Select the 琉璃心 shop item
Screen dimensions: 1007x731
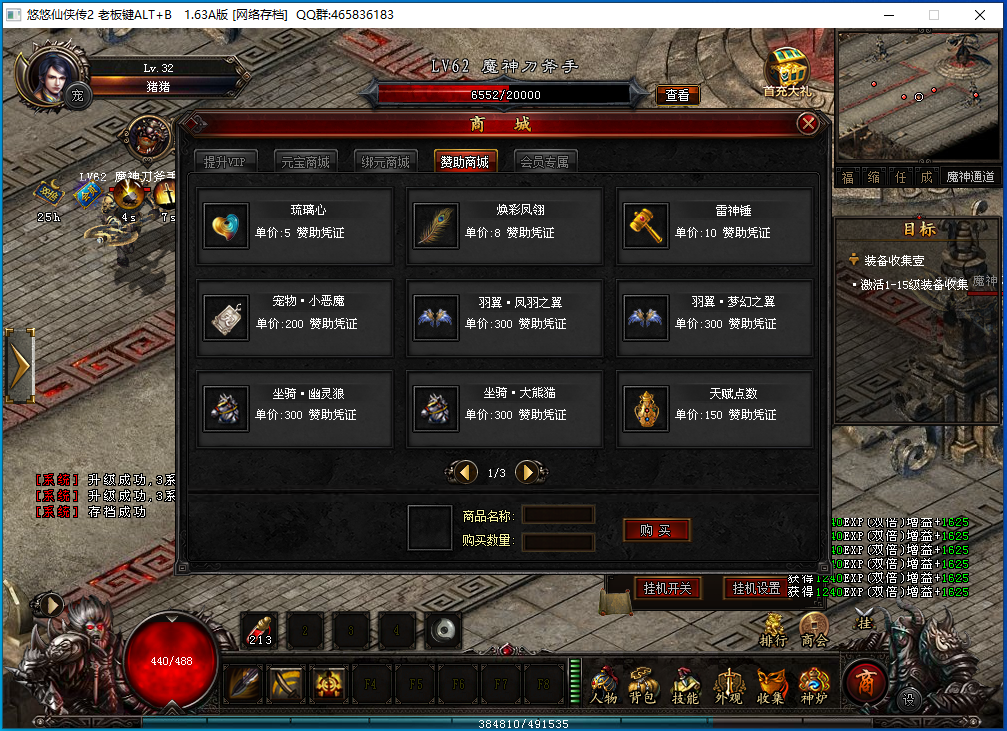(294, 225)
